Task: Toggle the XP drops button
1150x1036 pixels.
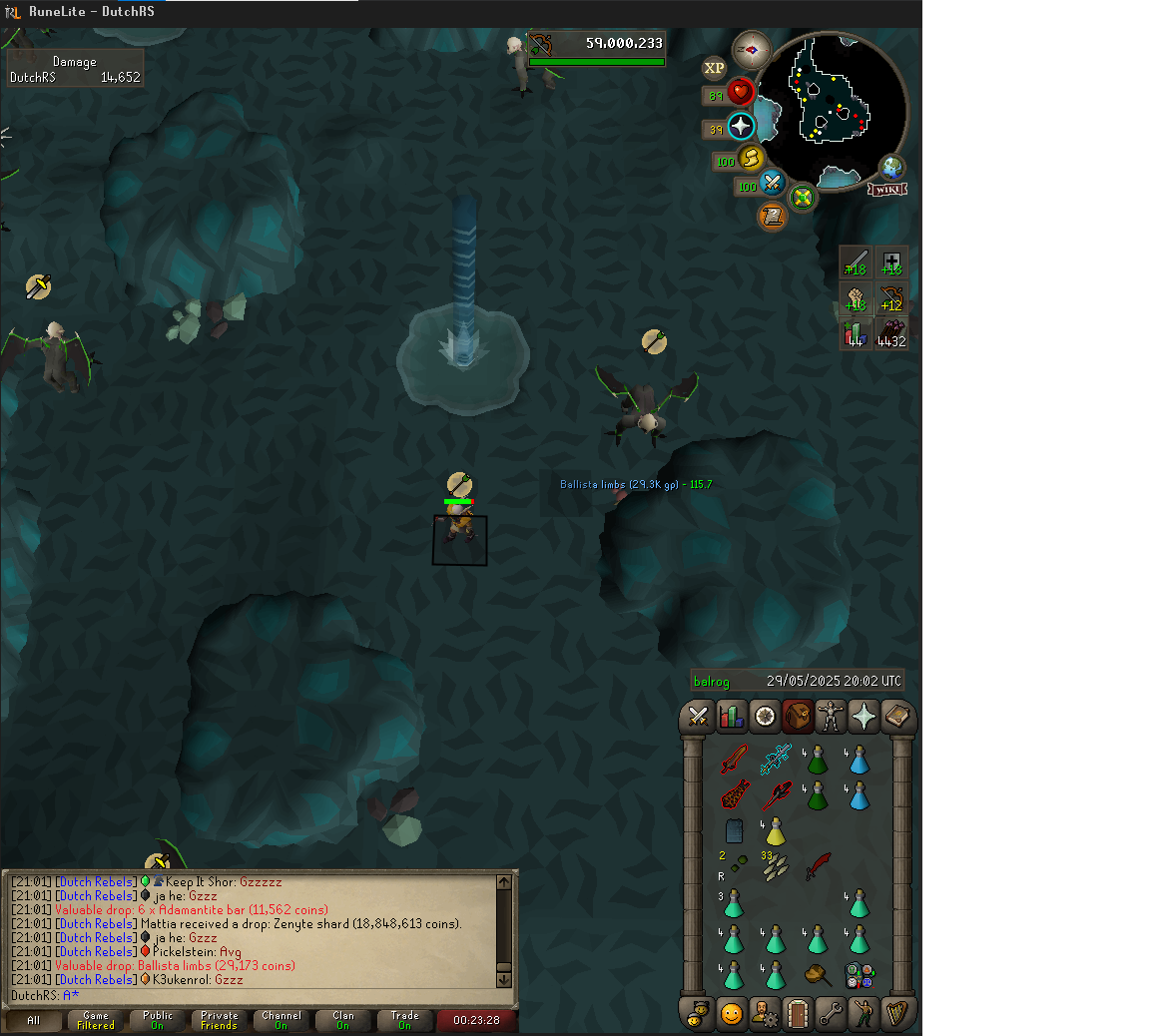Action: pos(714,68)
